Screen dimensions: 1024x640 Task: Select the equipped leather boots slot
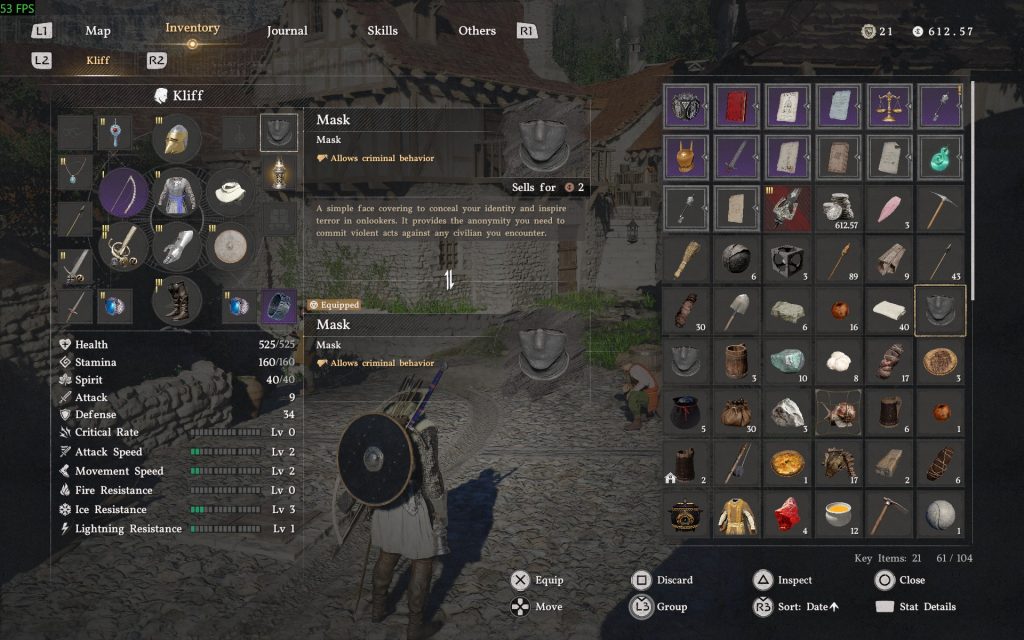[177, 298]
